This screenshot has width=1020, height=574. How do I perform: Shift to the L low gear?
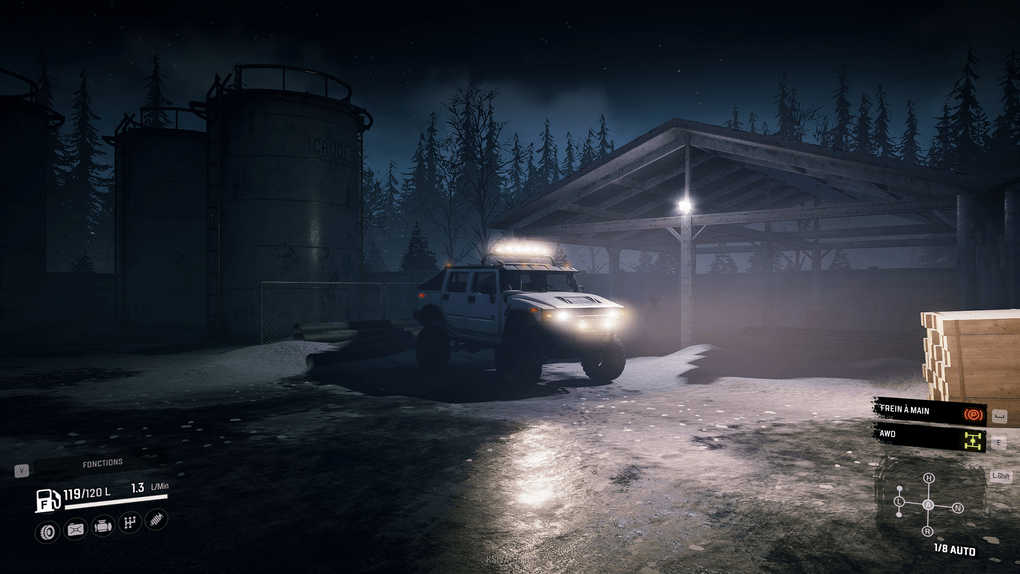click(x=899, y=500)
